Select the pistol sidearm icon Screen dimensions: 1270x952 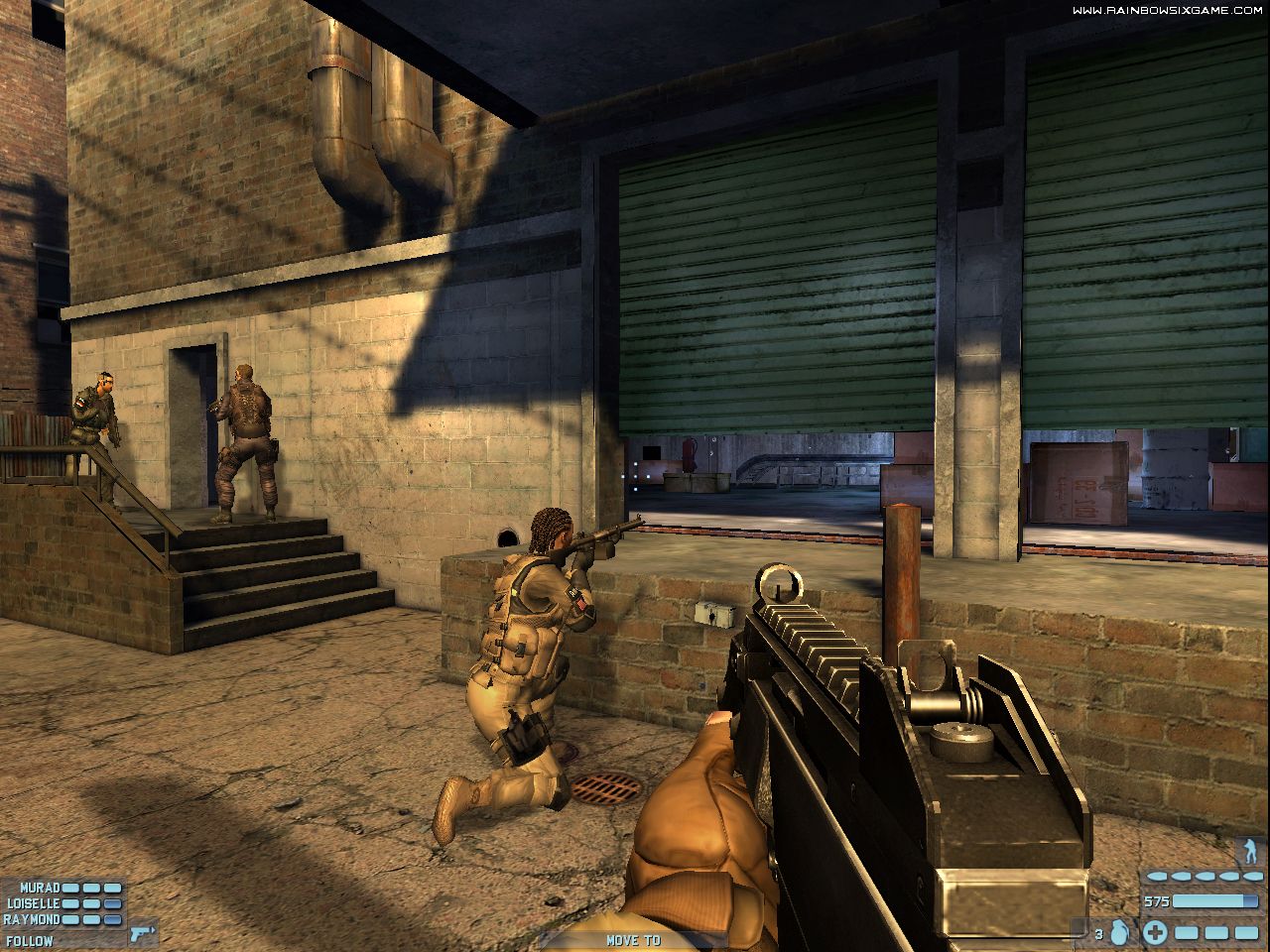(x=139, y=935)
